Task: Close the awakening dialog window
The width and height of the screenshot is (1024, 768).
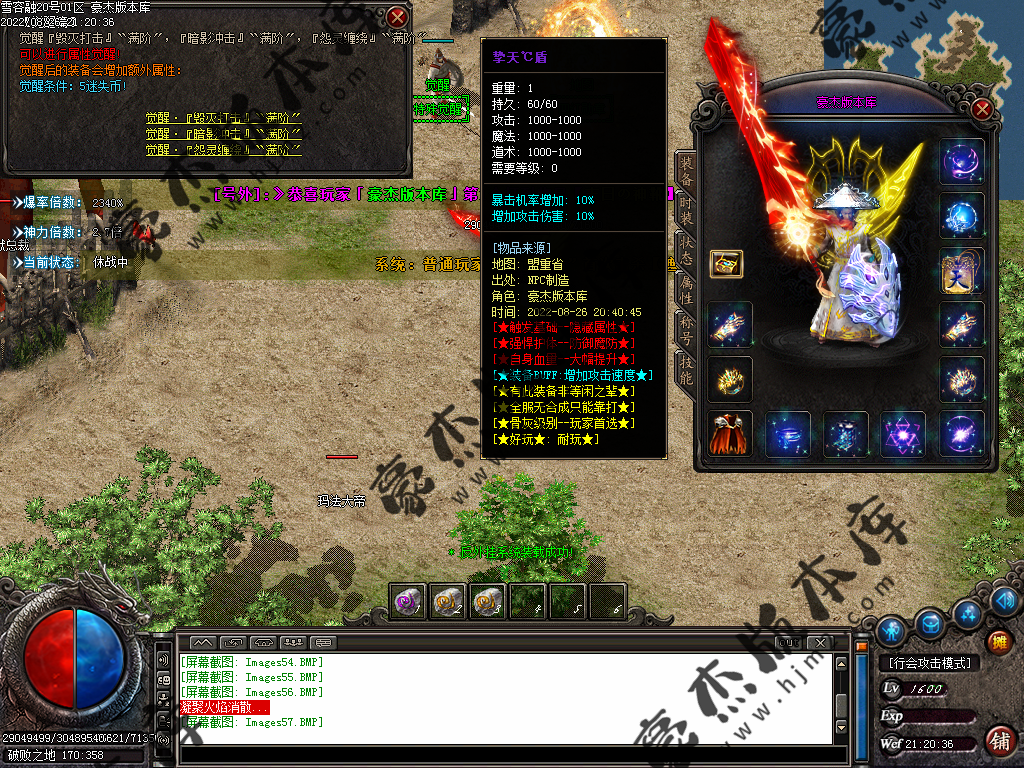Action: coord(398,17)
